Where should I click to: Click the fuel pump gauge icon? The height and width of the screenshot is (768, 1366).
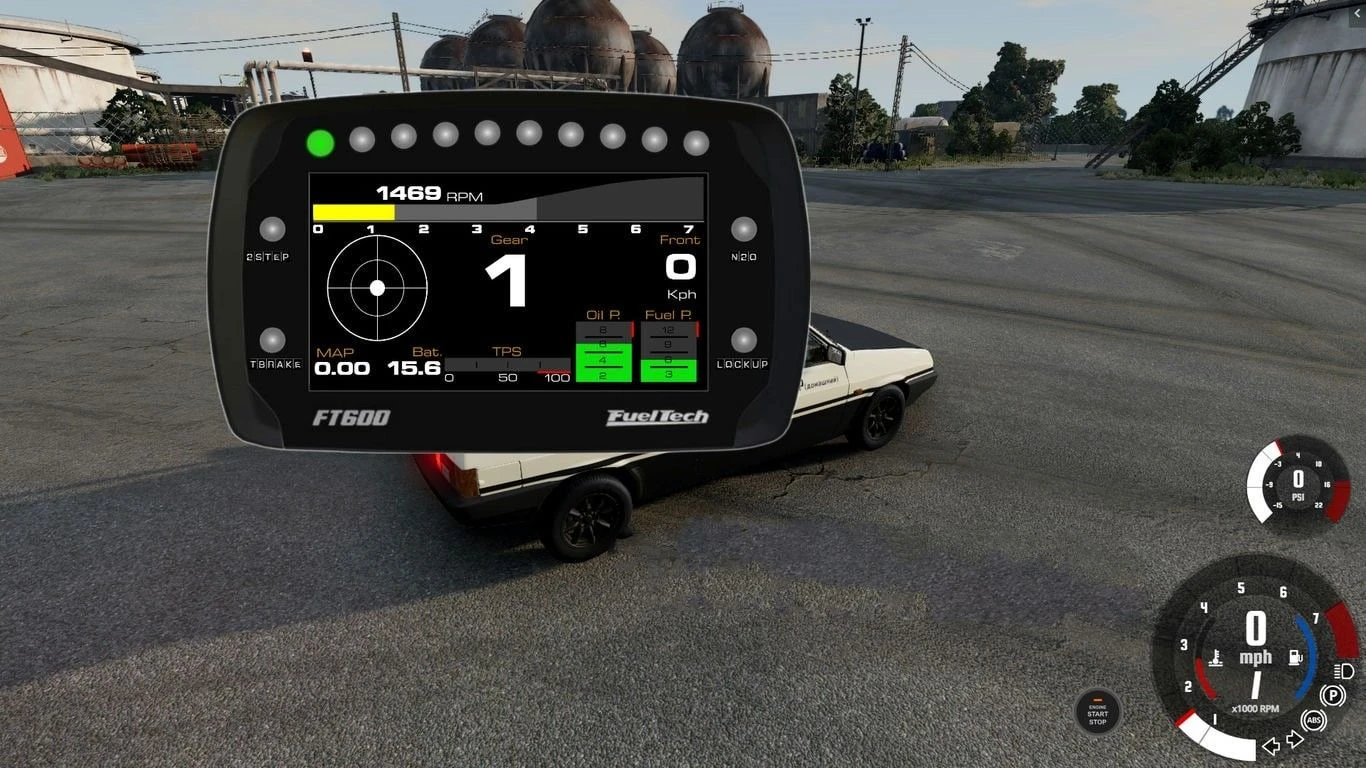coord(1296,656)
